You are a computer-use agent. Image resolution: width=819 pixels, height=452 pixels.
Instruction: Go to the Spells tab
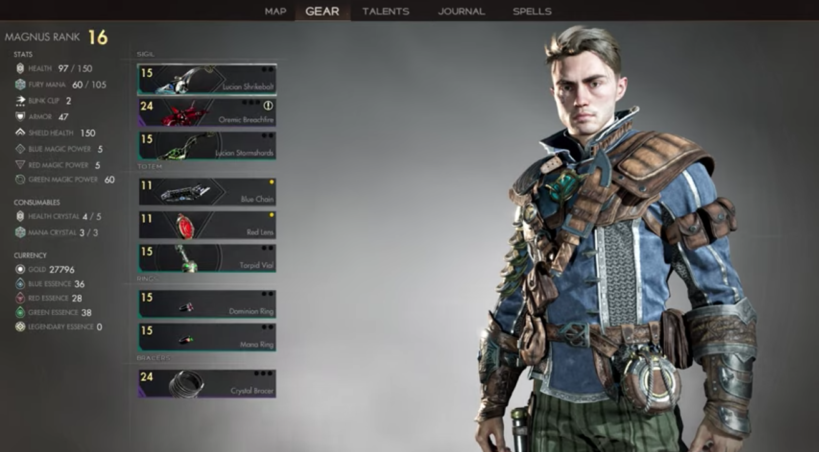(x=531, y=11)
